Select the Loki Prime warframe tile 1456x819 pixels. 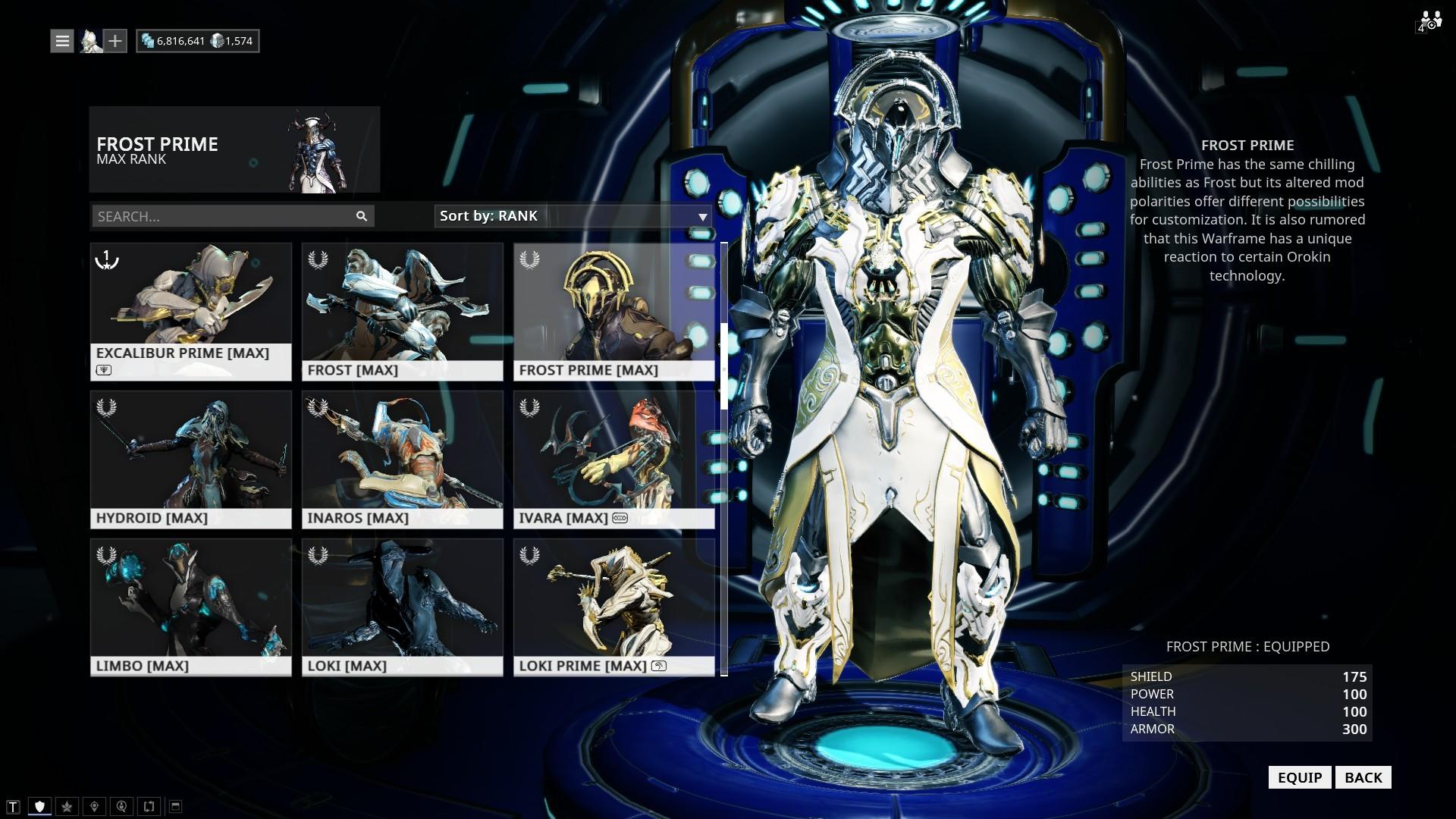coord(613,607)
